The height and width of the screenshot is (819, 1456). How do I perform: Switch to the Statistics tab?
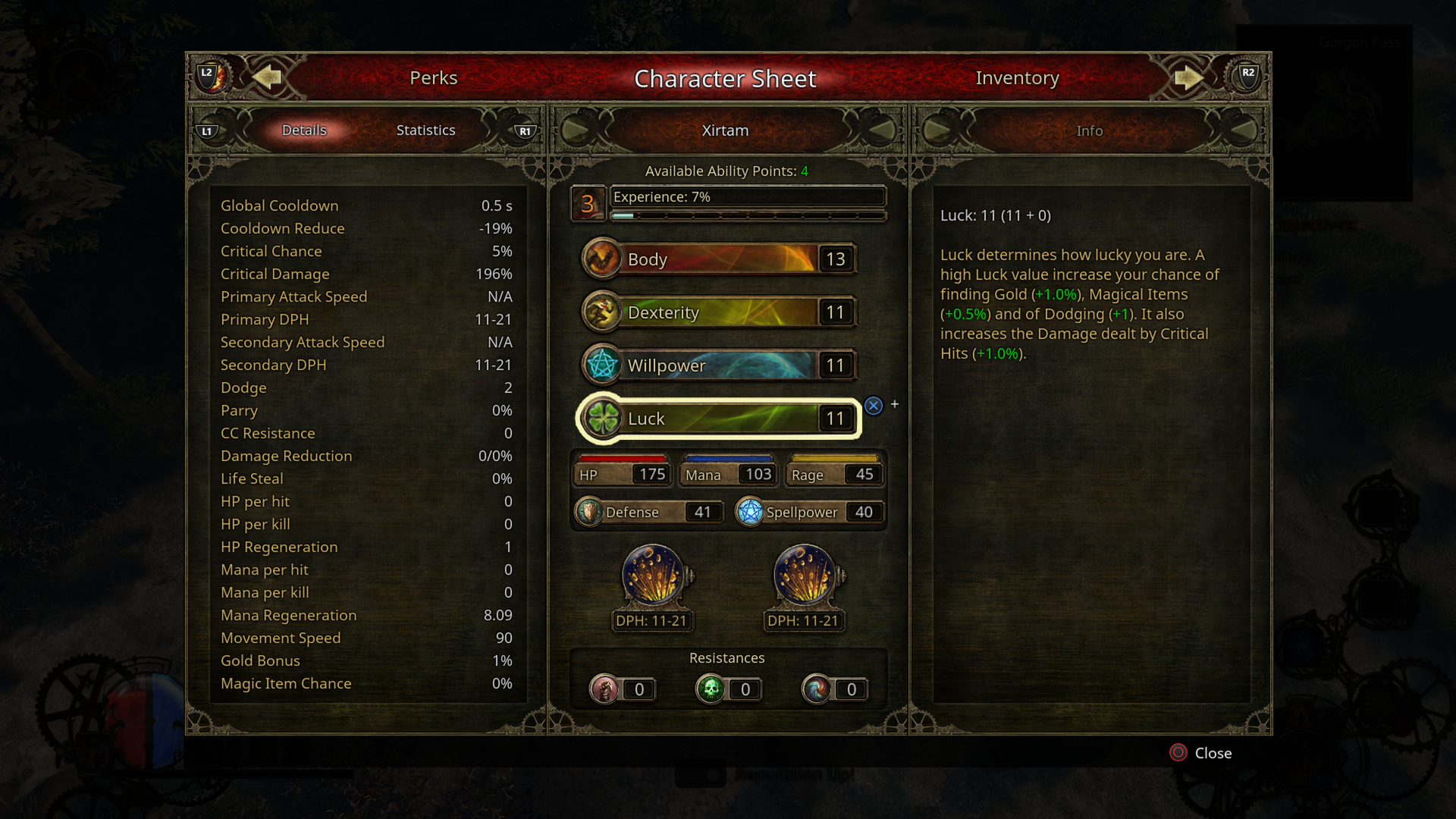click(425, 130)
